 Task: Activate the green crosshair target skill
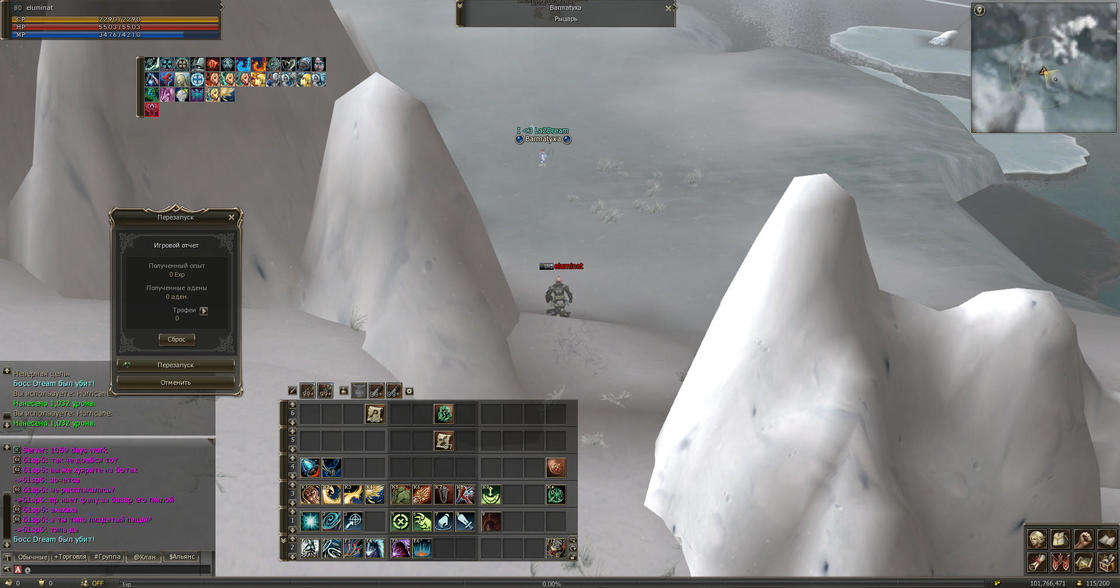(400, 521)
